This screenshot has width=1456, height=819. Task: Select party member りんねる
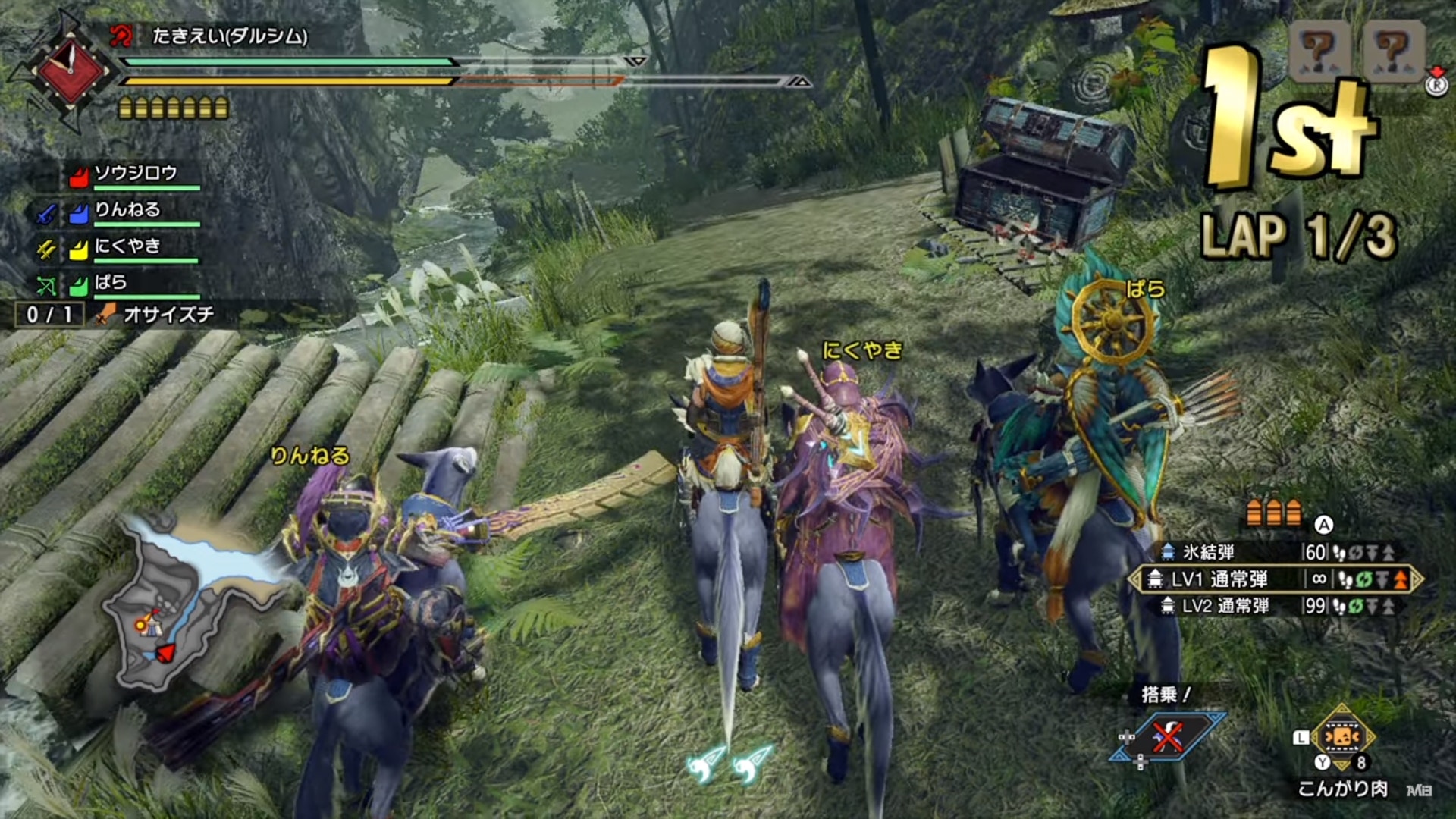pyautogui.click(x=127, y=211)
